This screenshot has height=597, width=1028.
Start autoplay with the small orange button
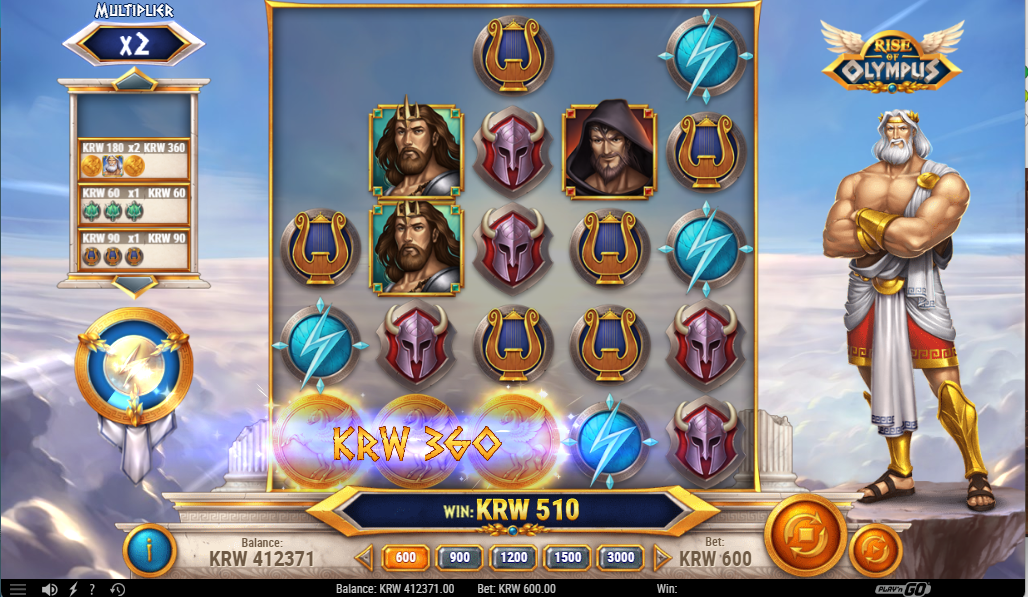click(x=875, y=549)
